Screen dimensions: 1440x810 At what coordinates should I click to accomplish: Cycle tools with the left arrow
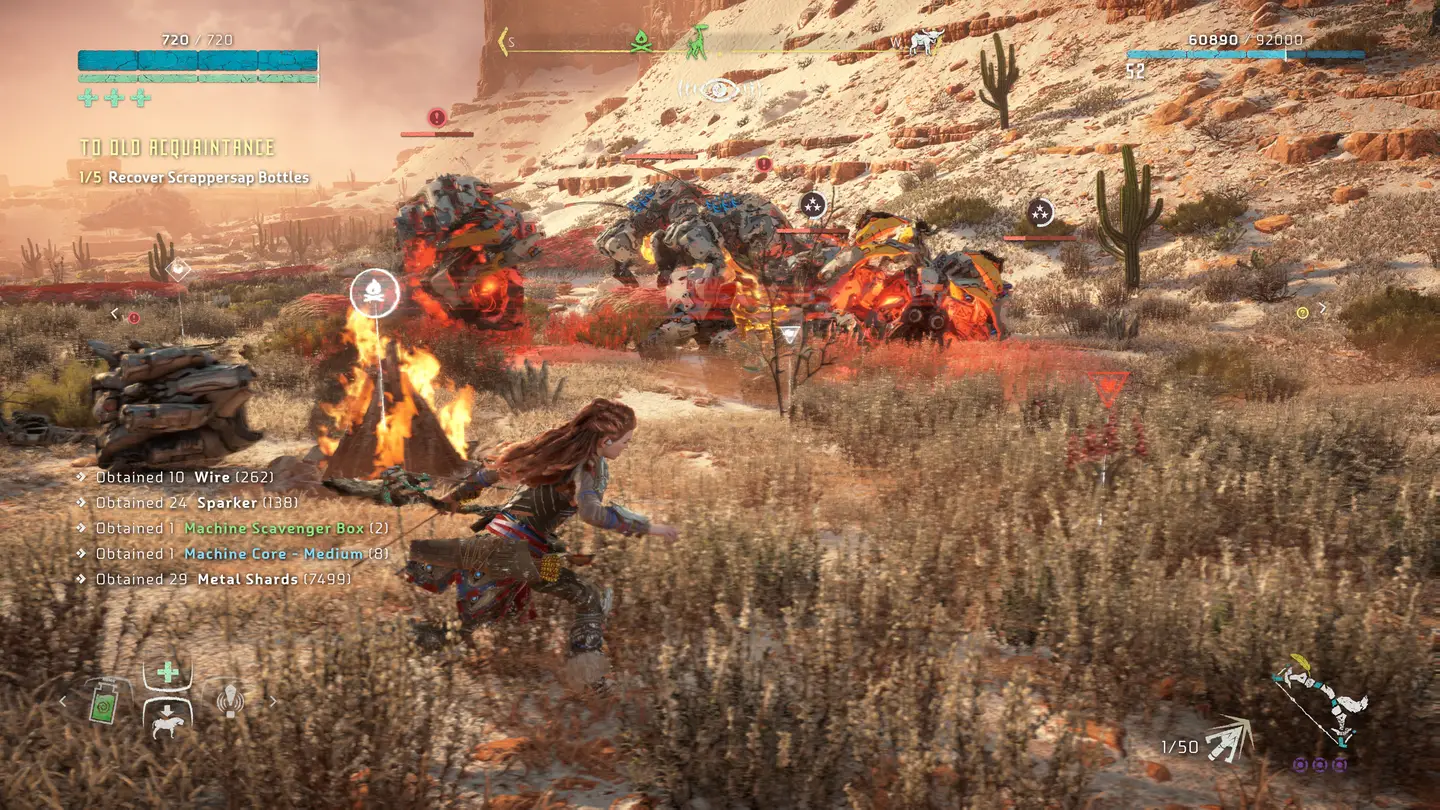tap(63, 702)
